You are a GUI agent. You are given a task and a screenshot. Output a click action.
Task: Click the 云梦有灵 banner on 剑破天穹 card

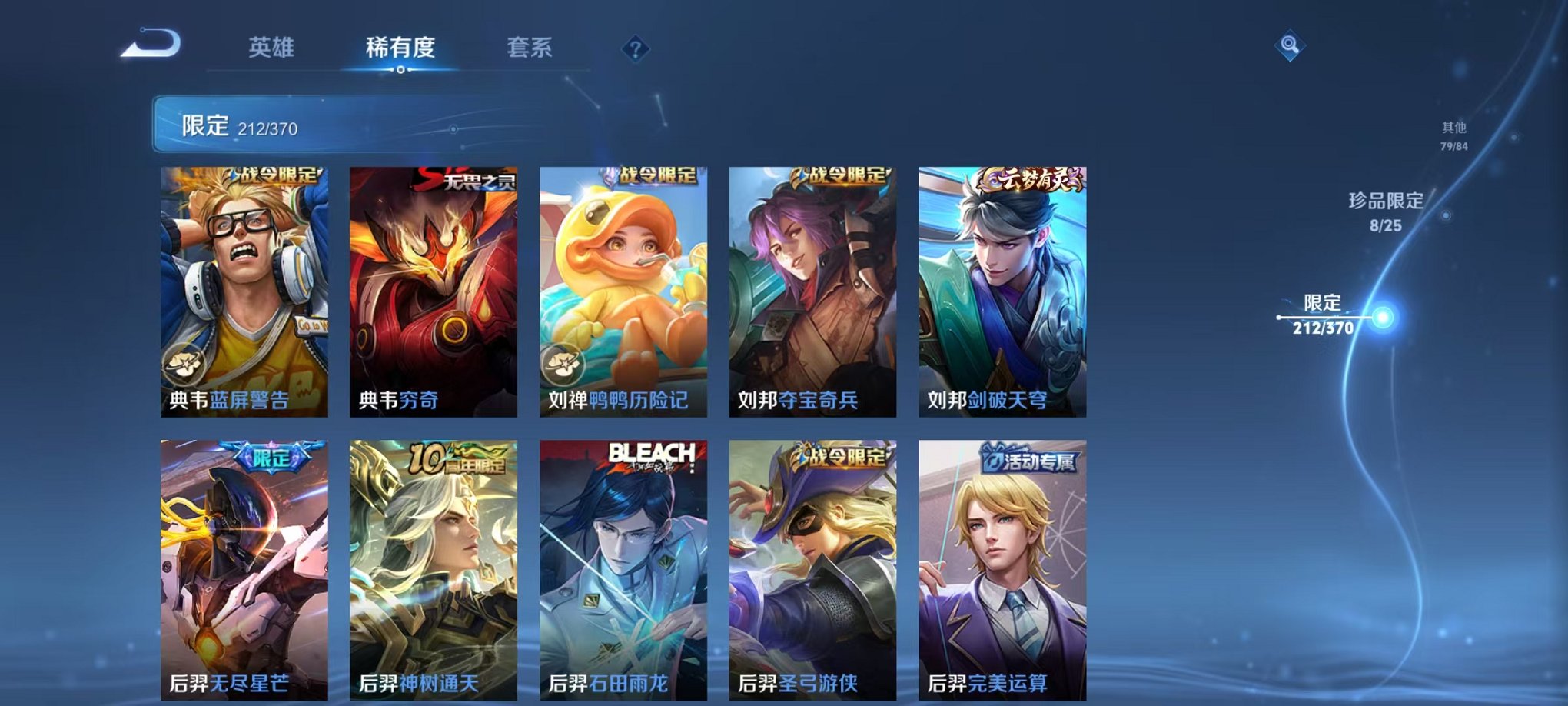[1030, 178]
